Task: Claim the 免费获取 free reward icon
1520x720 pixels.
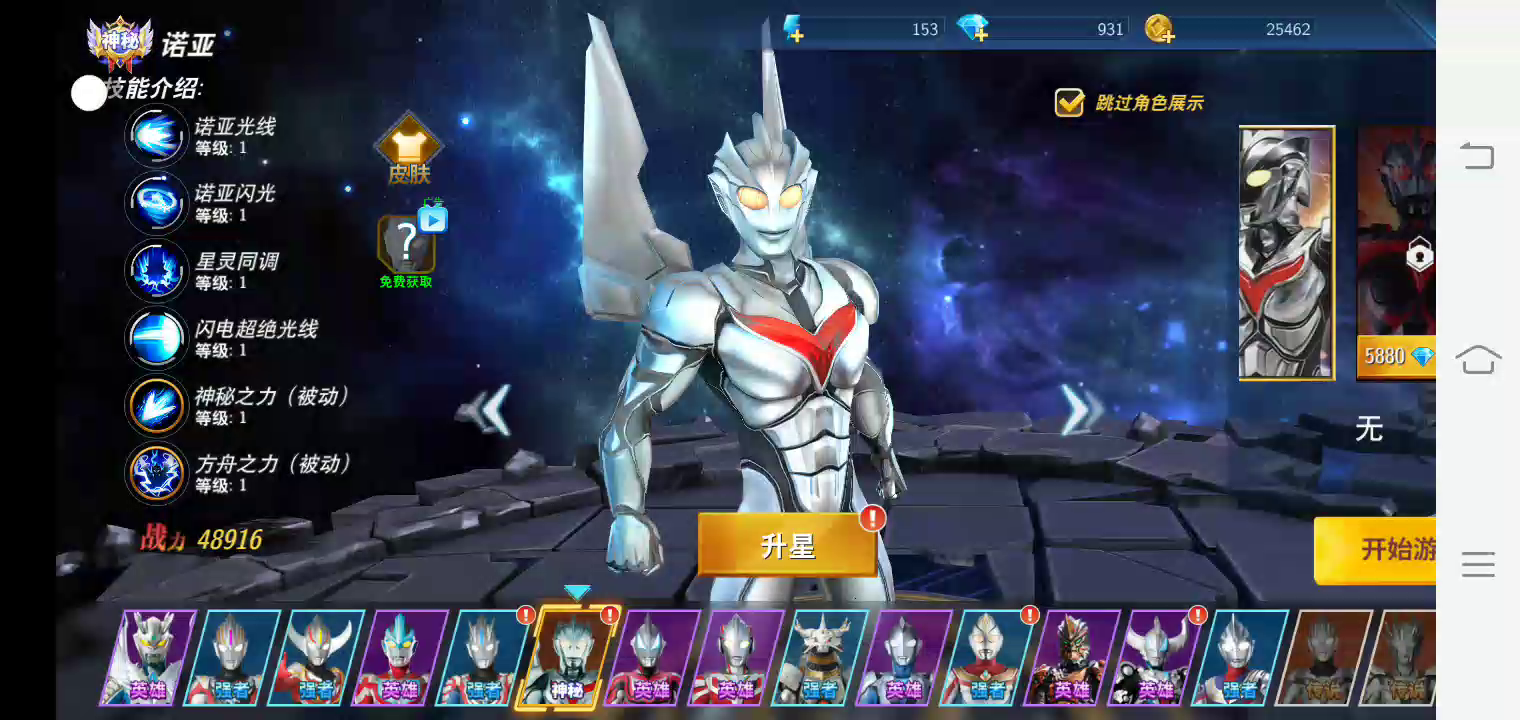Action: (x=407, y=244)
